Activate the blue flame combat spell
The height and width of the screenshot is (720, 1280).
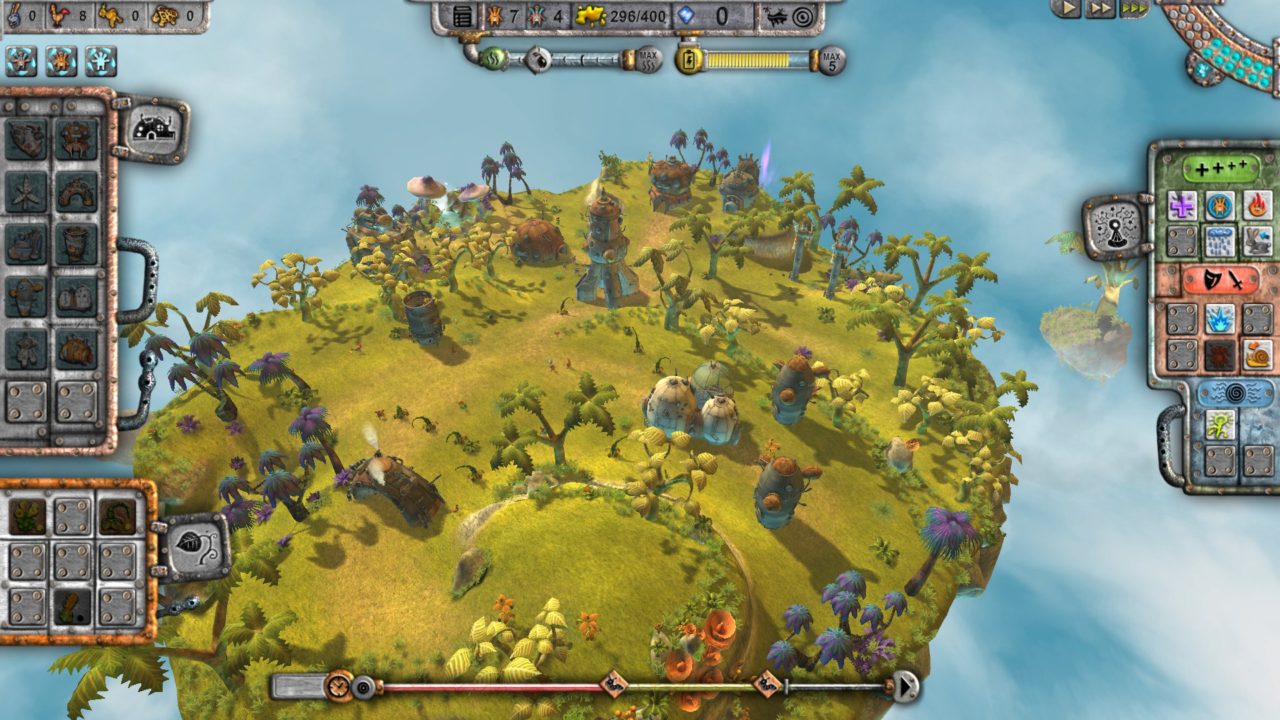click(x=1220, y=319)
